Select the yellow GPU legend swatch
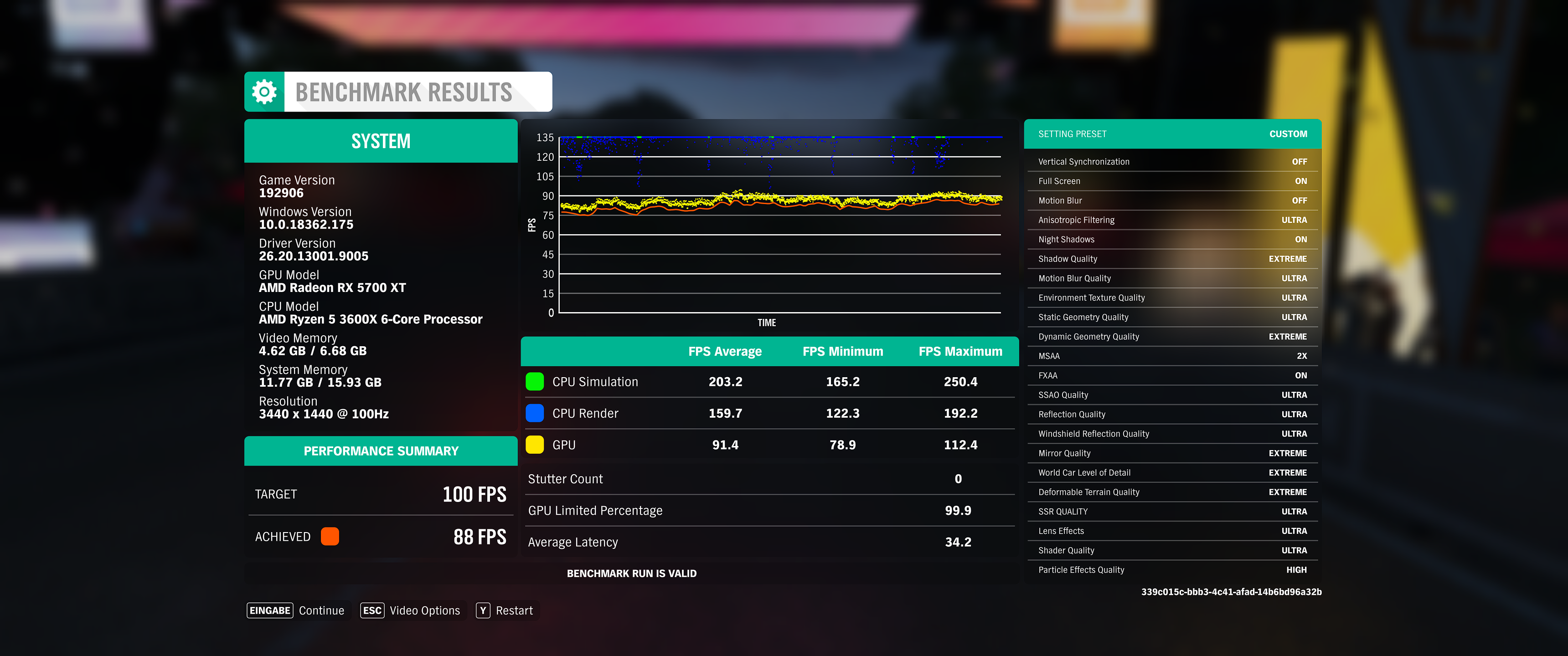1568x656 pixels. tap(534, 444)
